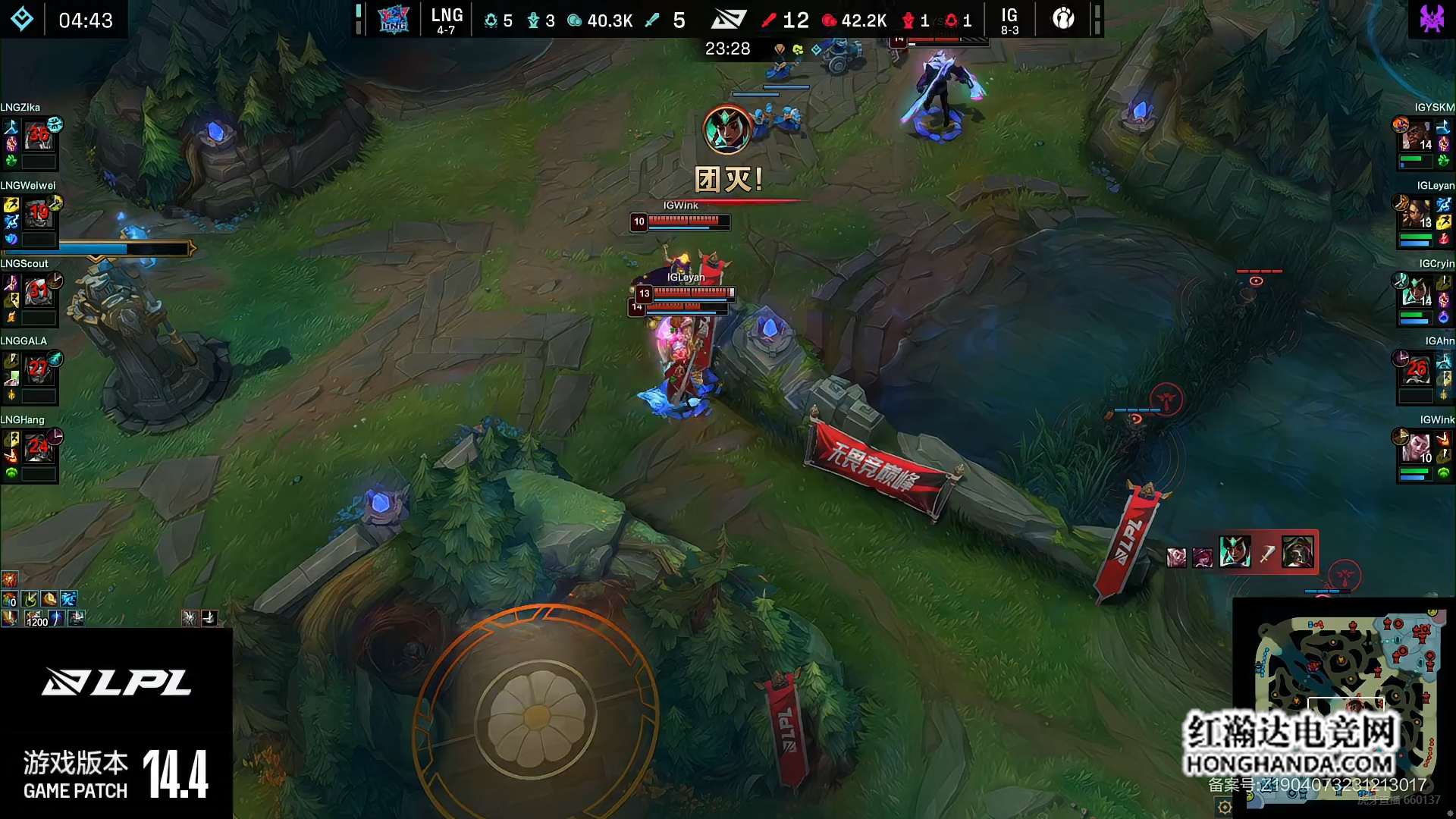
Task: Select LNGHang's champion portrait
Action: tap(38, 448)
